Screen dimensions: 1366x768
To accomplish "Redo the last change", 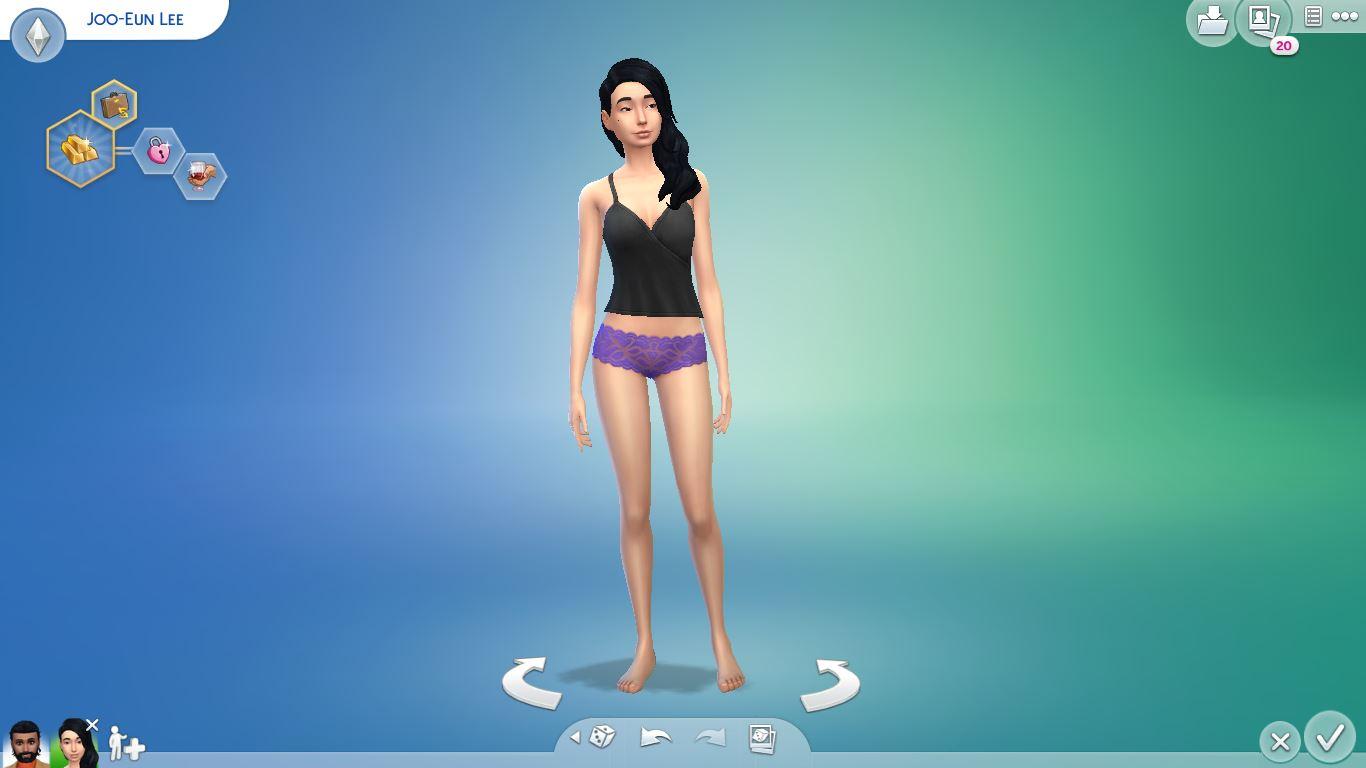I will coord(709,738).
